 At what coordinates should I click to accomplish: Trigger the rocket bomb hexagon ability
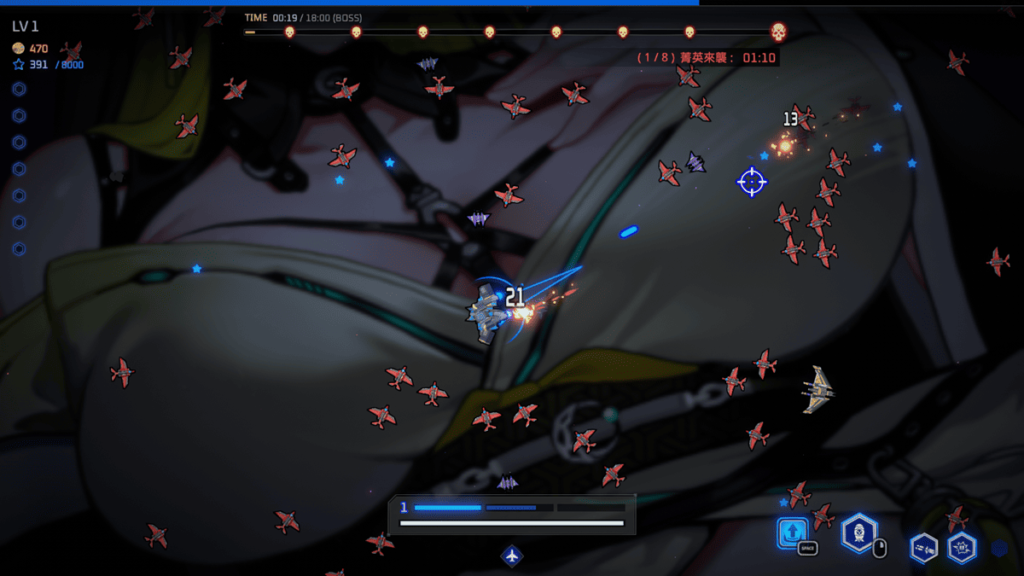click(858, 532)
